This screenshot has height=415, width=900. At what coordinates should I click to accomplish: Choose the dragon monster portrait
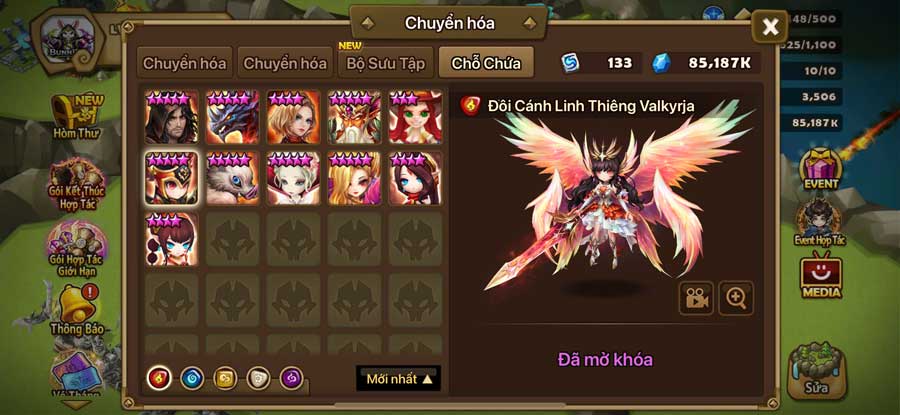(233, 118)
